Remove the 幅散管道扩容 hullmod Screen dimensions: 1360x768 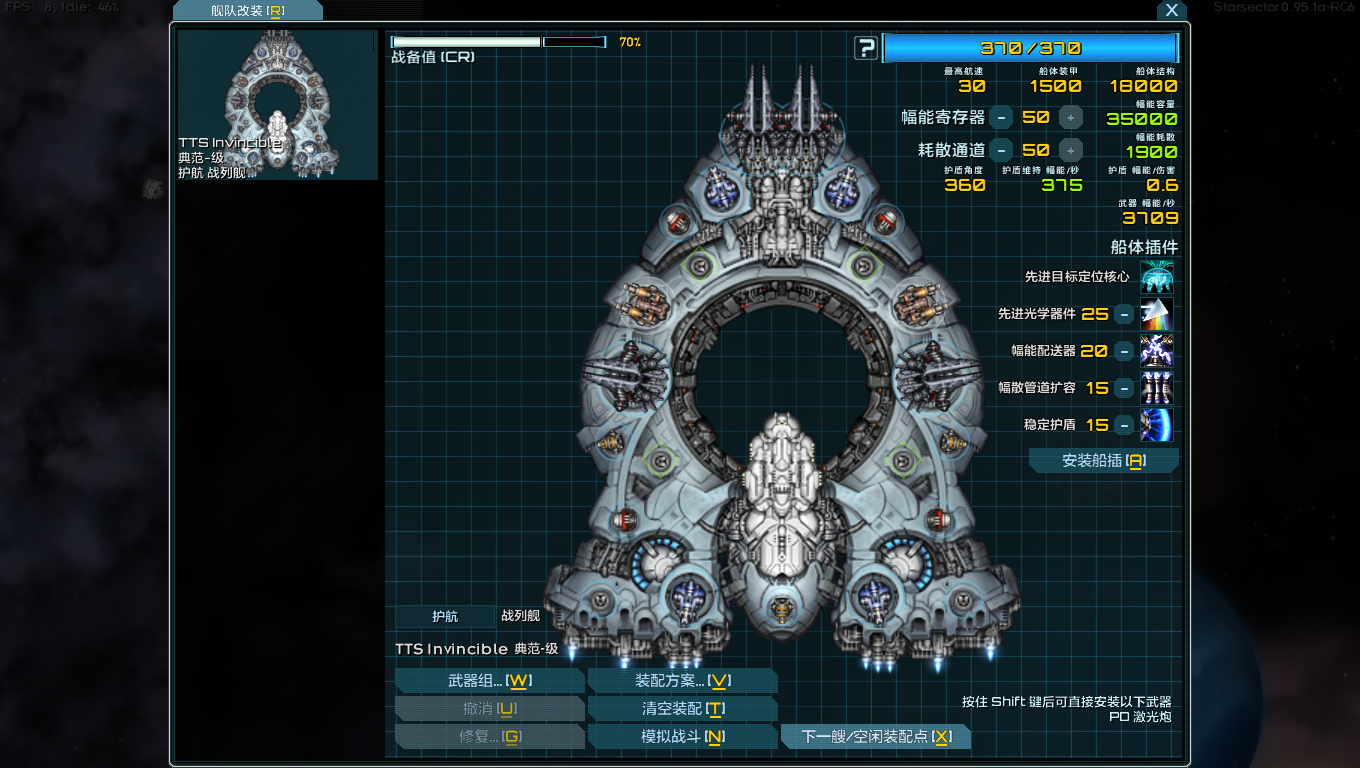click(x=1124, y=388)
